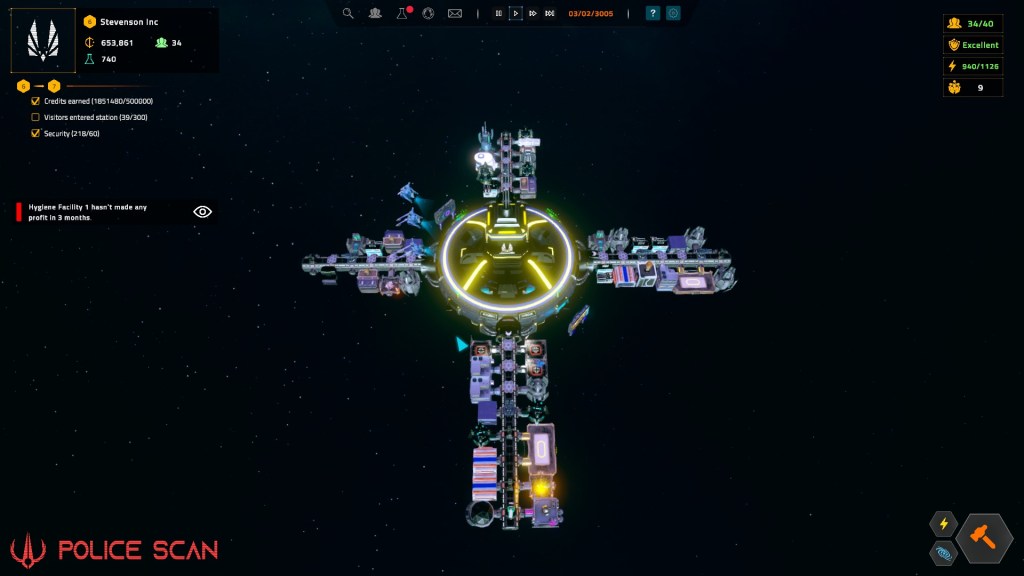The image size is (1024, 576).
Task: Show the Hygiene Facility alert location
Action: click(202, 212)
